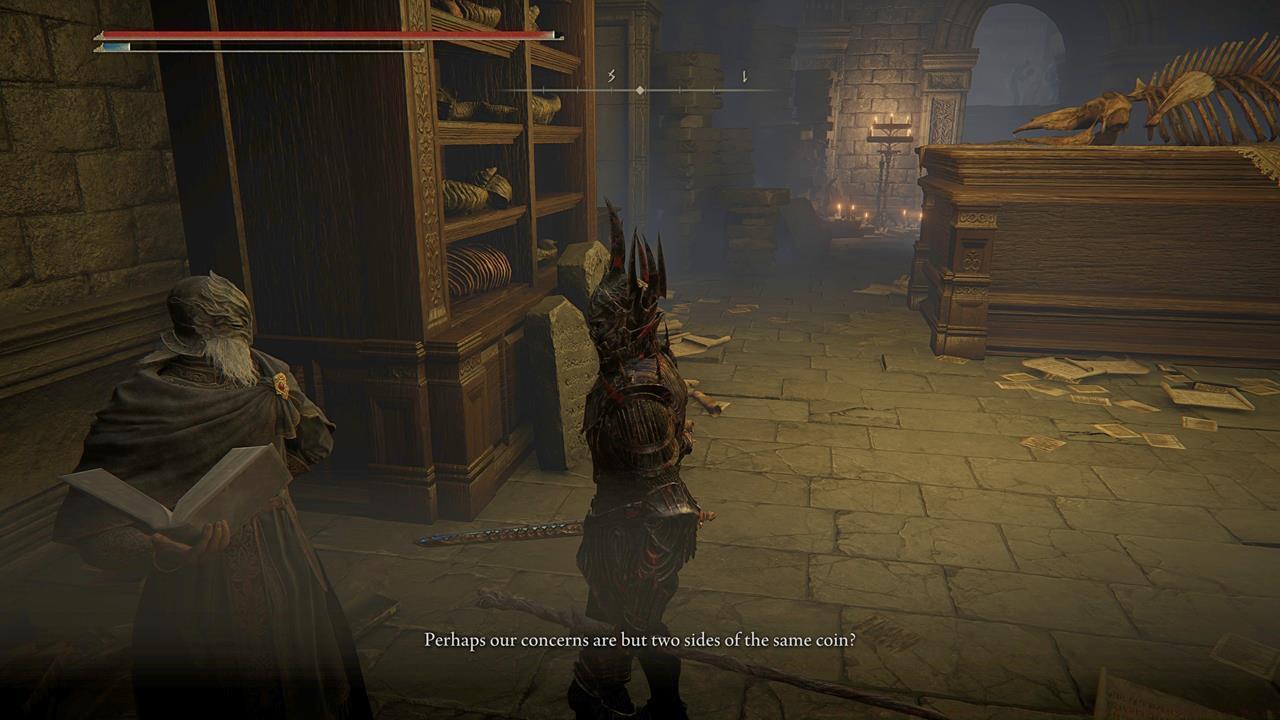Click the player character in spiked armor
This screenshot has width=1280, height=720.
[640, 420]
